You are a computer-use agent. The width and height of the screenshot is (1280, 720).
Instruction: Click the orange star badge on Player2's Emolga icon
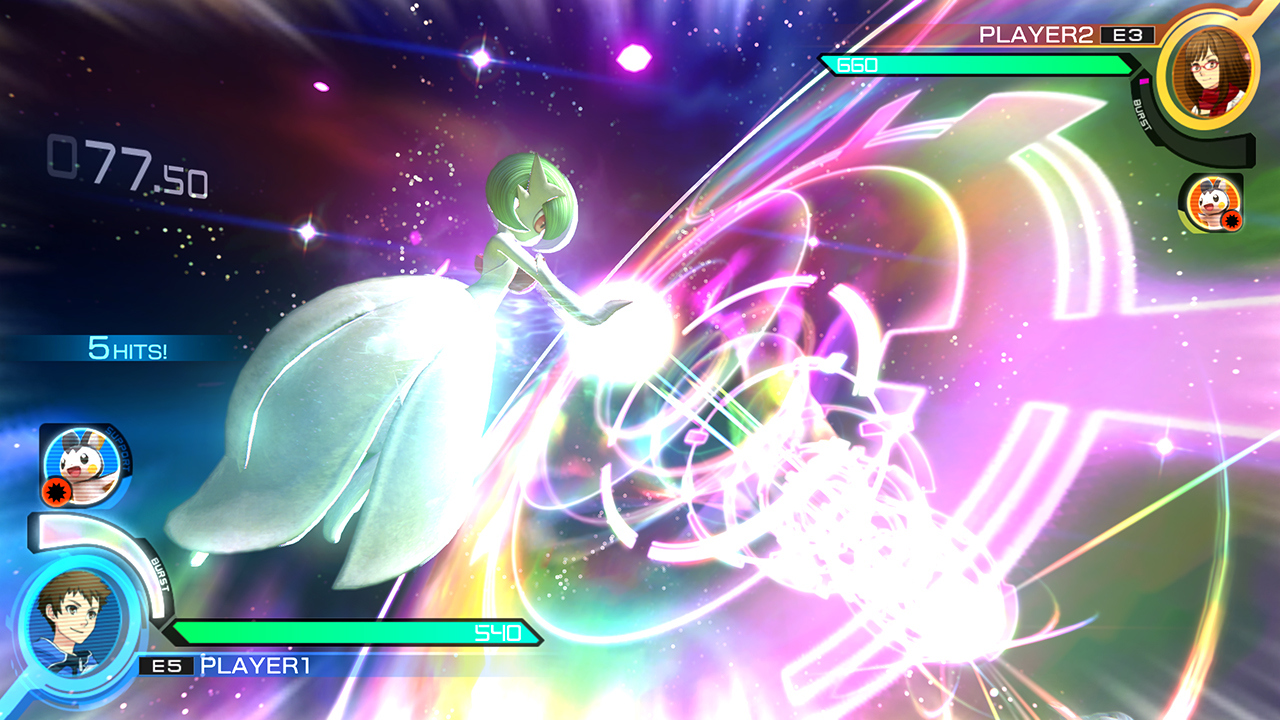pyautogui.click(x=1232, y=217)
